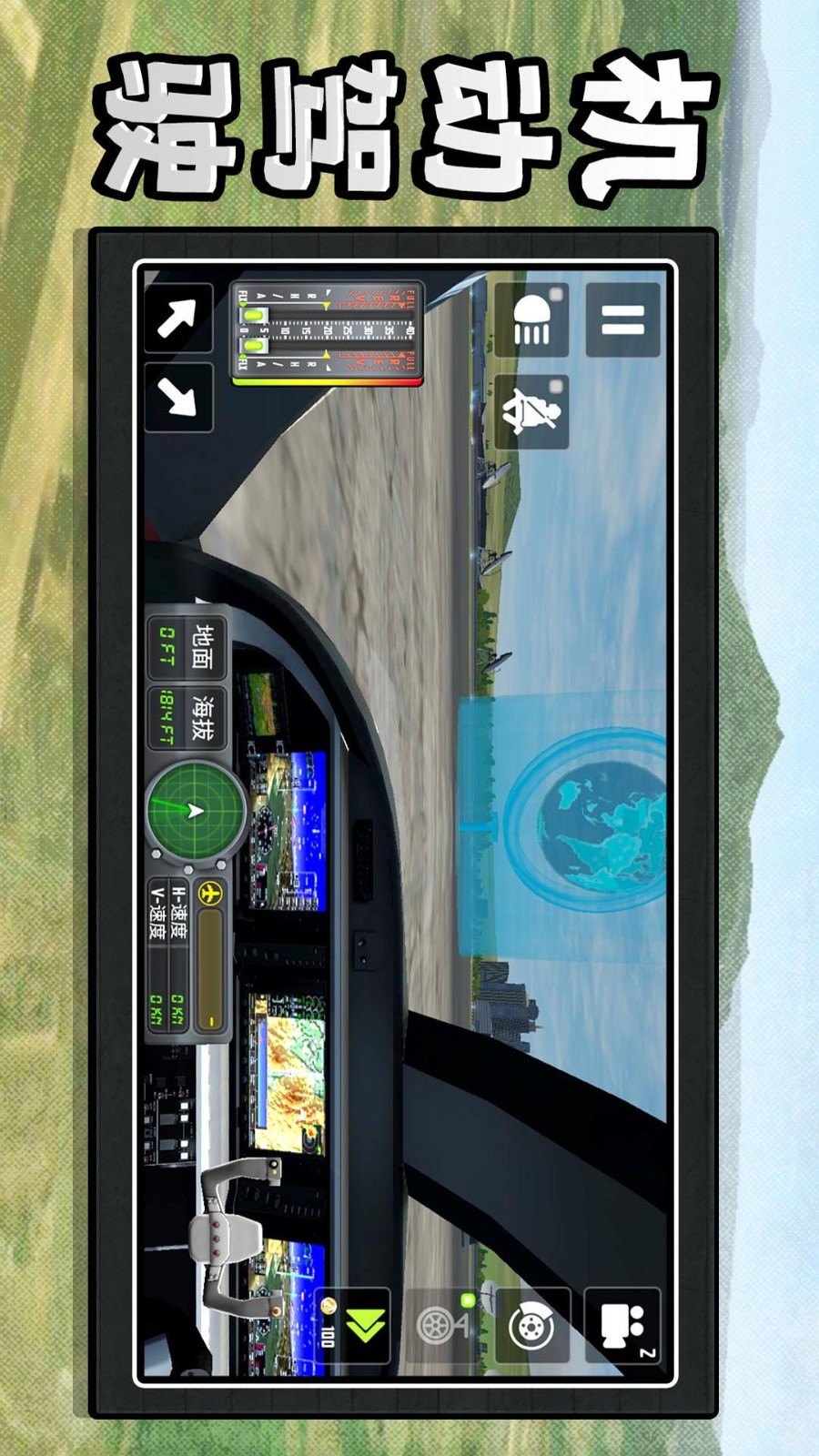Click the engine throttle lever gauge
This screenshot has width=819, height=1456.
click(x=328, y=333)
